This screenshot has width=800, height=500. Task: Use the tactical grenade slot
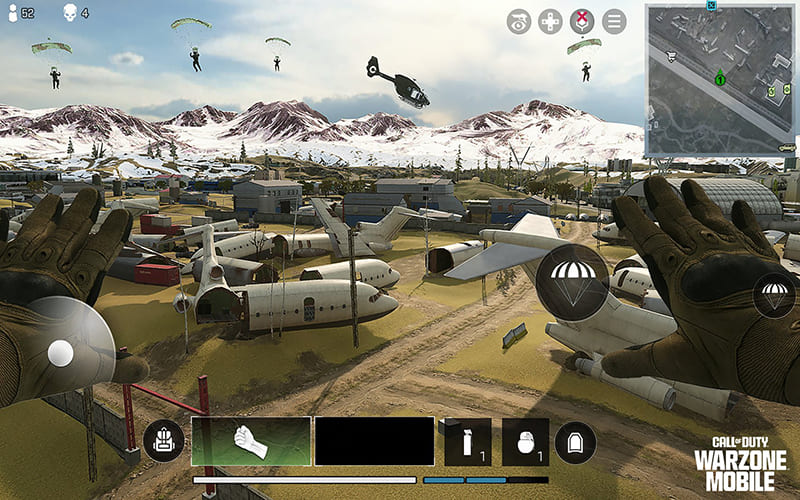point(468,441)
